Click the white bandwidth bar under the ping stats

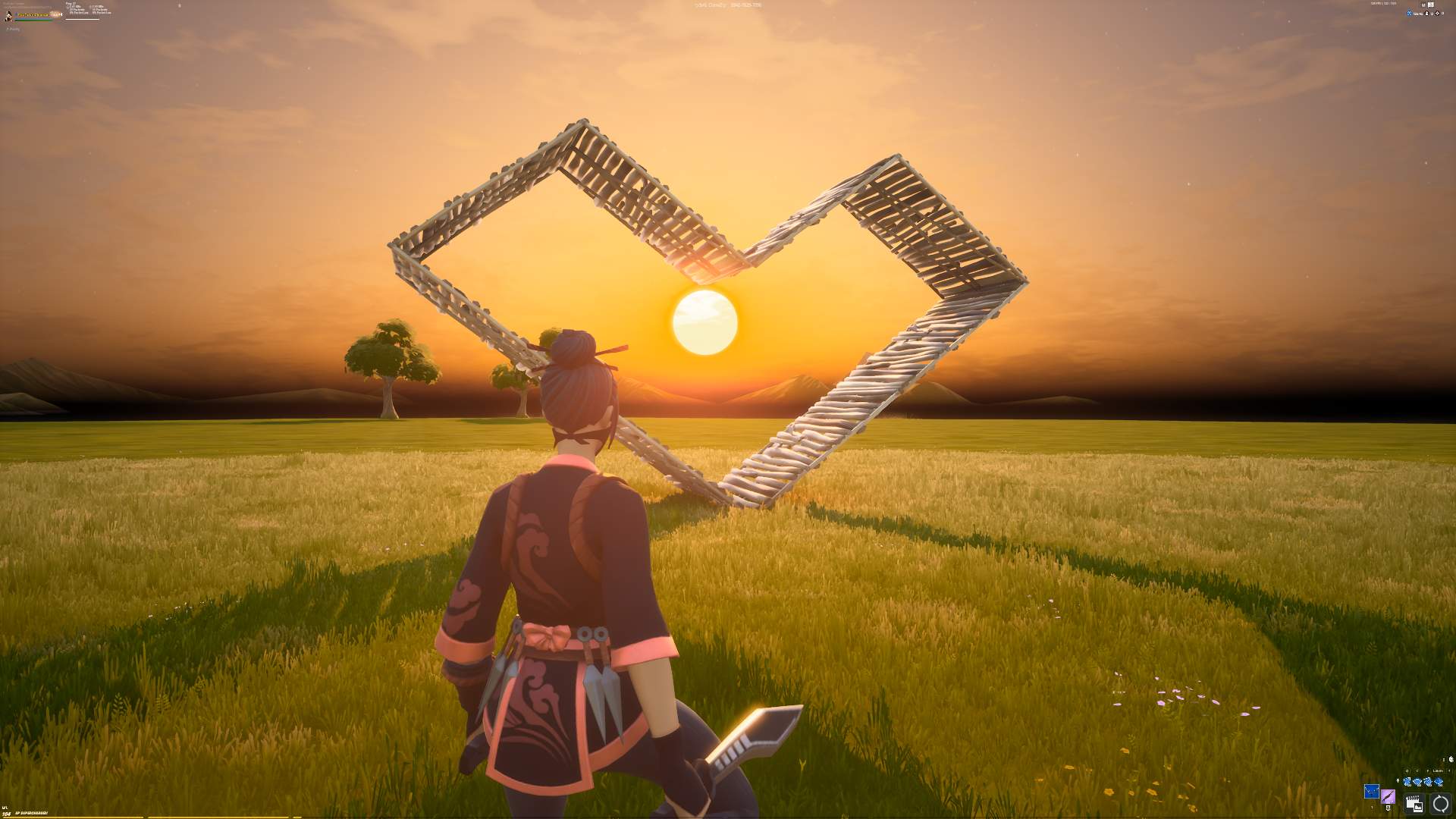(82, 19)
